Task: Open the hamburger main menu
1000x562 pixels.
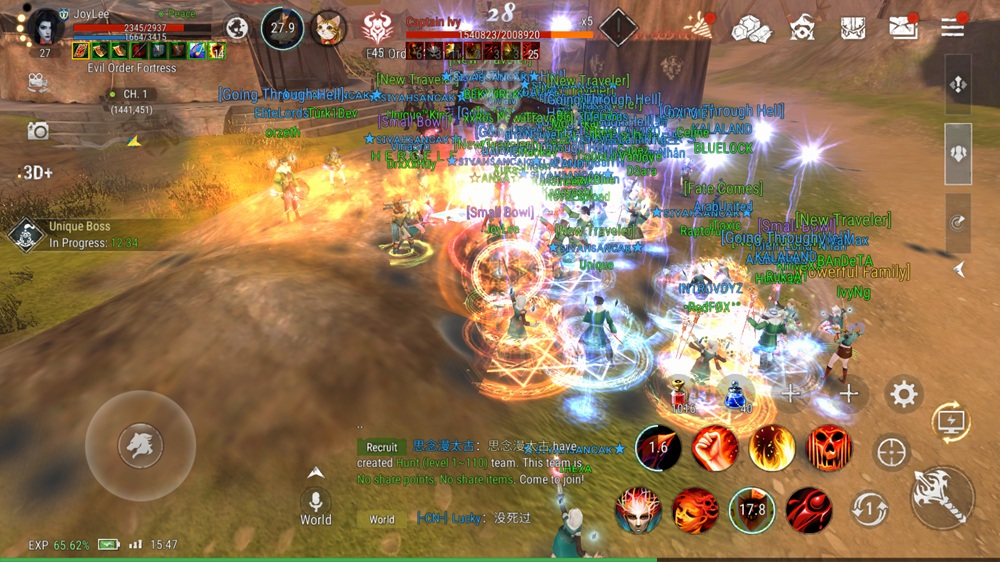Action: point(953,27)
